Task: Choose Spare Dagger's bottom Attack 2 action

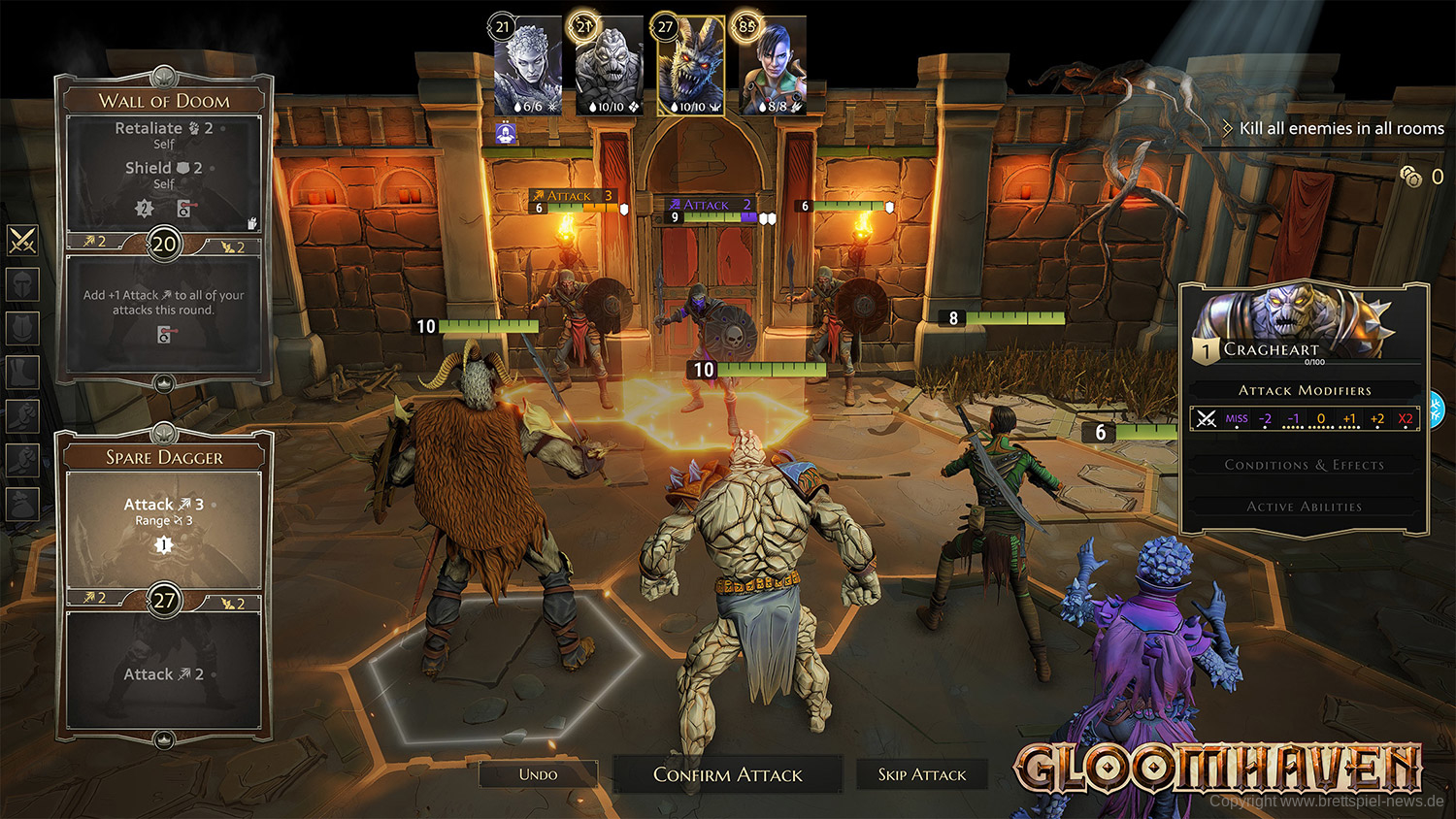Action: (x=164, y=673)
